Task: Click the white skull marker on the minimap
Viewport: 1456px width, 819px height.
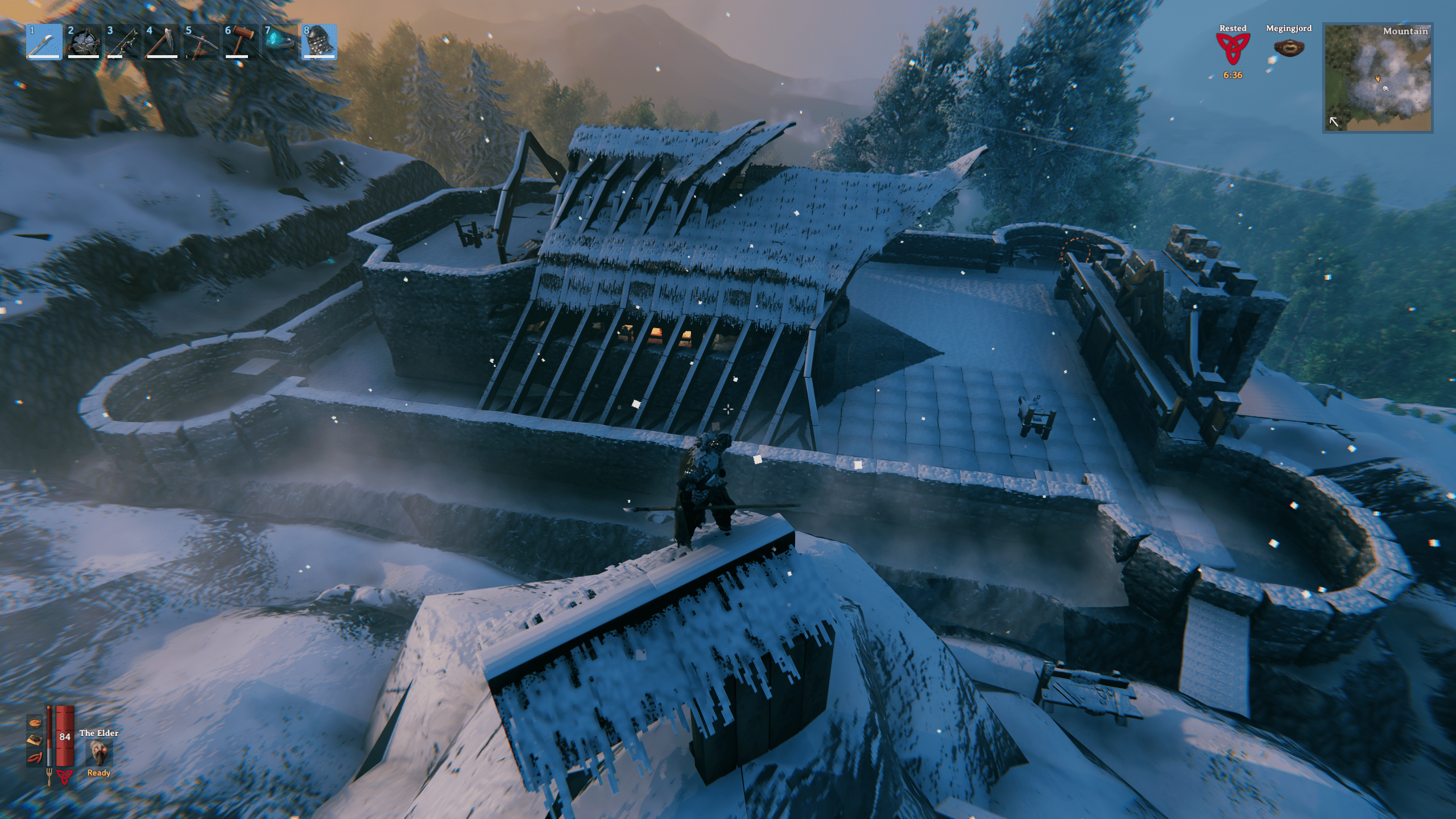Action: (x=1386, y=88)
